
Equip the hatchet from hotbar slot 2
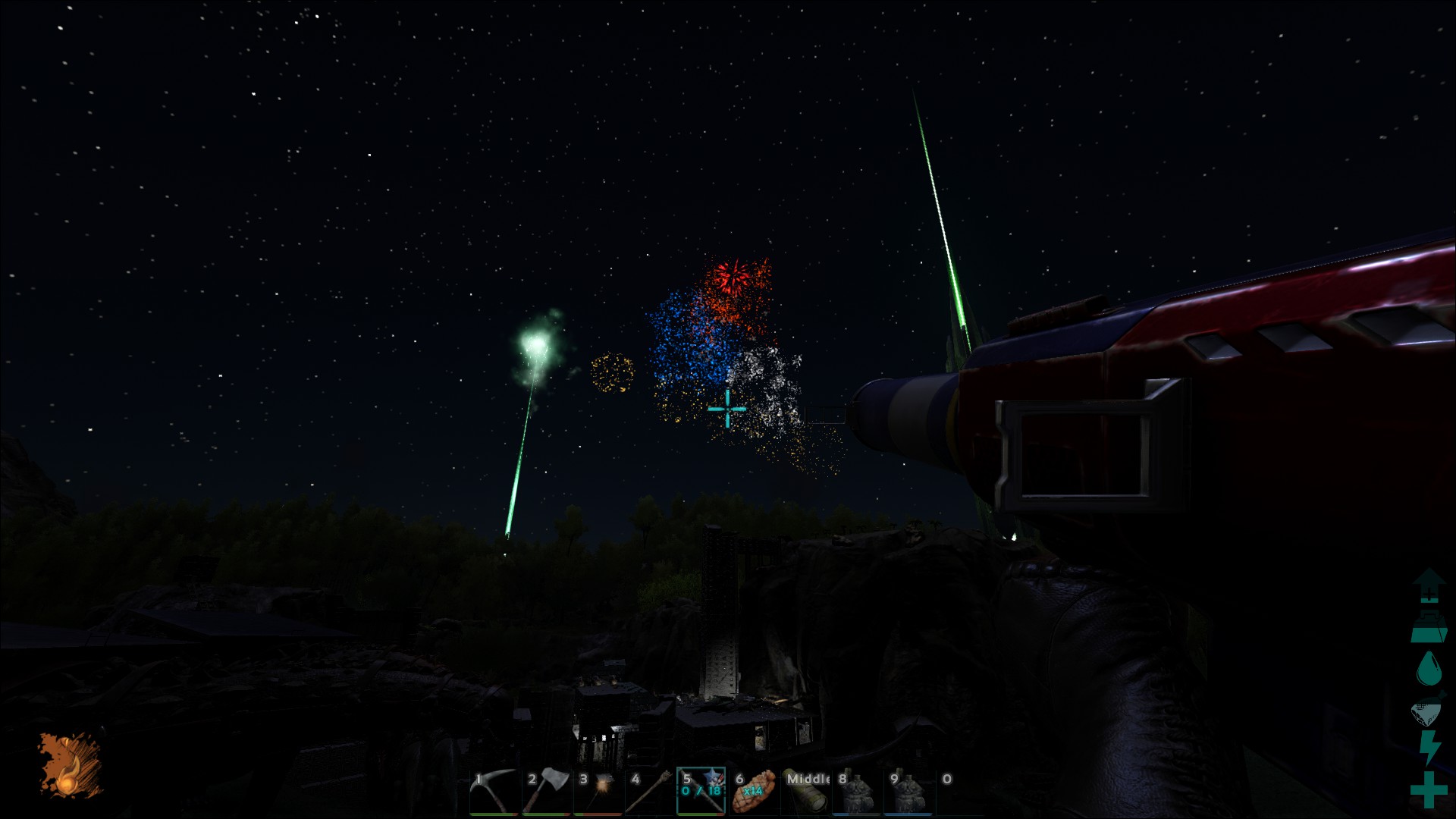[x=546, y=792]
